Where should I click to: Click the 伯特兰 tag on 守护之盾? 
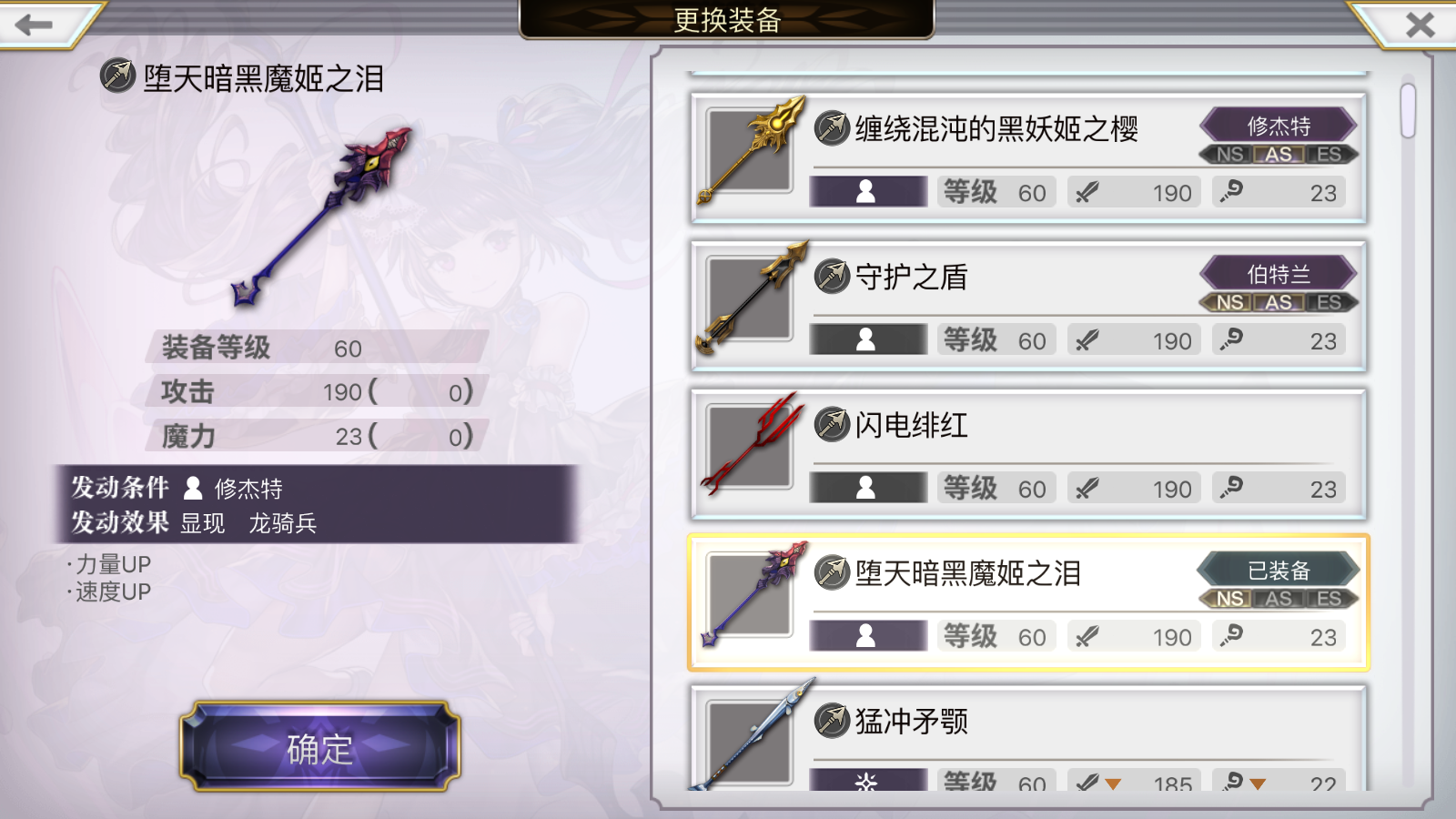(1278, 273)
